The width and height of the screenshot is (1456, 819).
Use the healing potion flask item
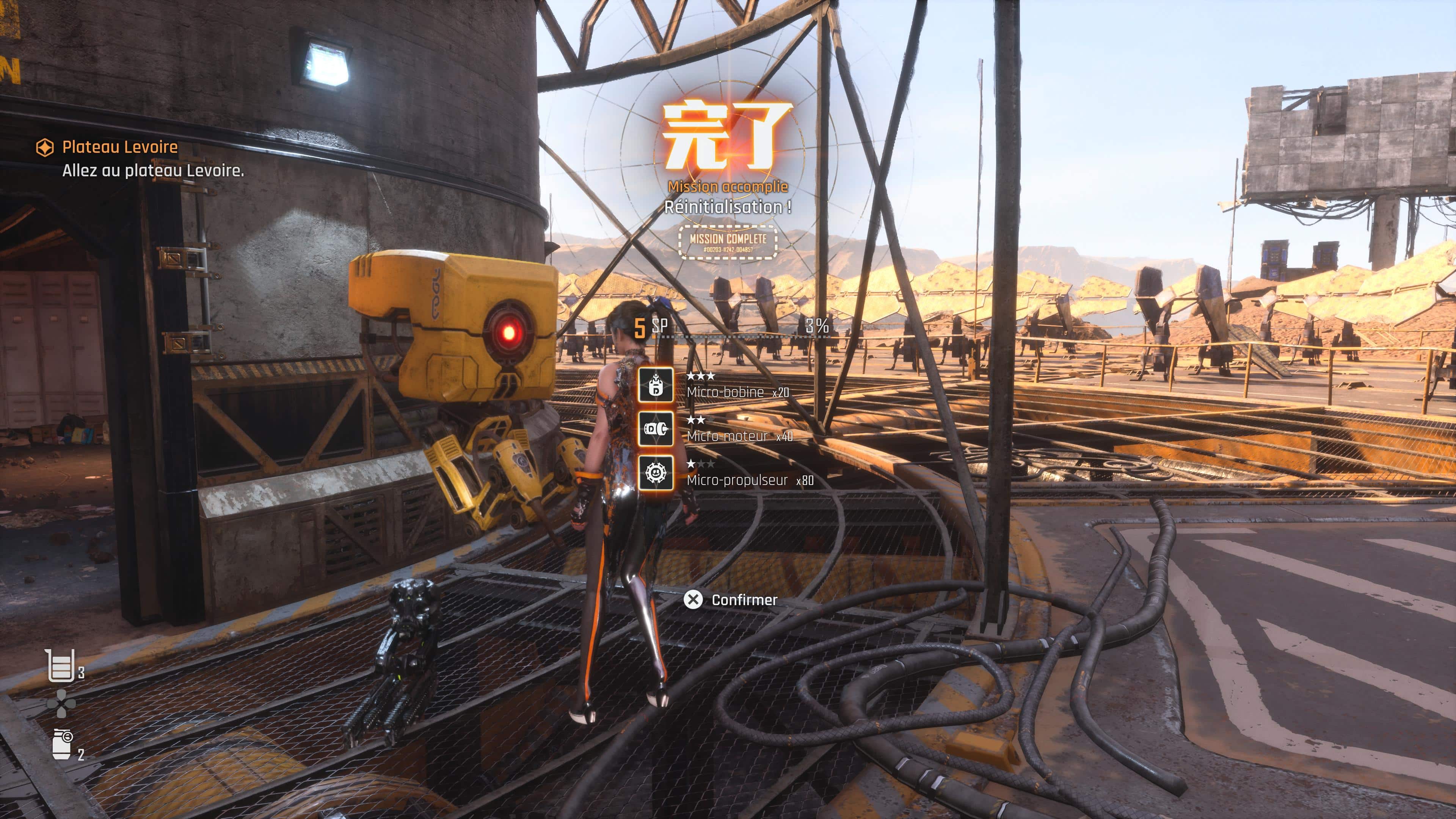(60, 665)
